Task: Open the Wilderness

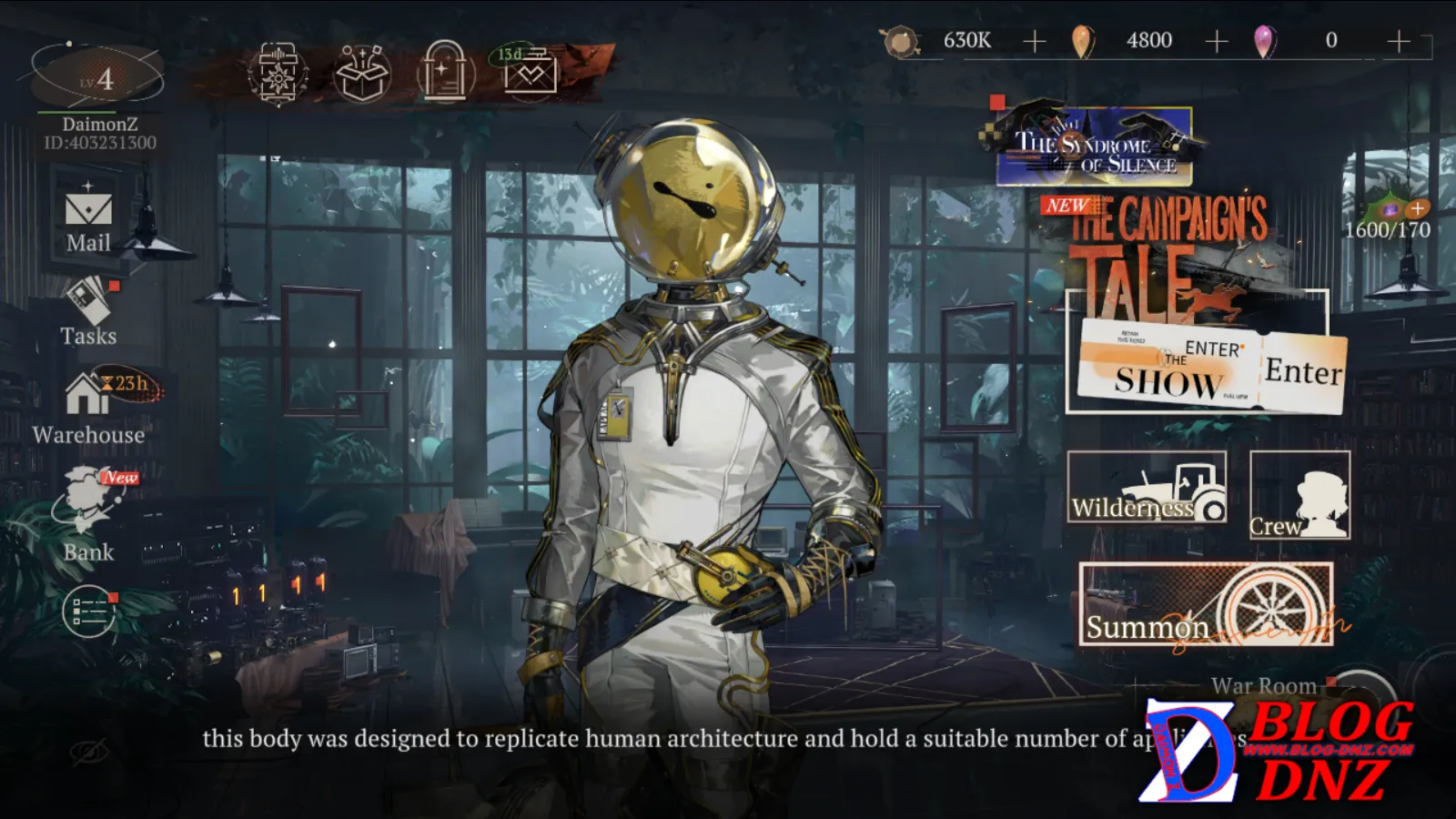Action: click(1147, 488)
